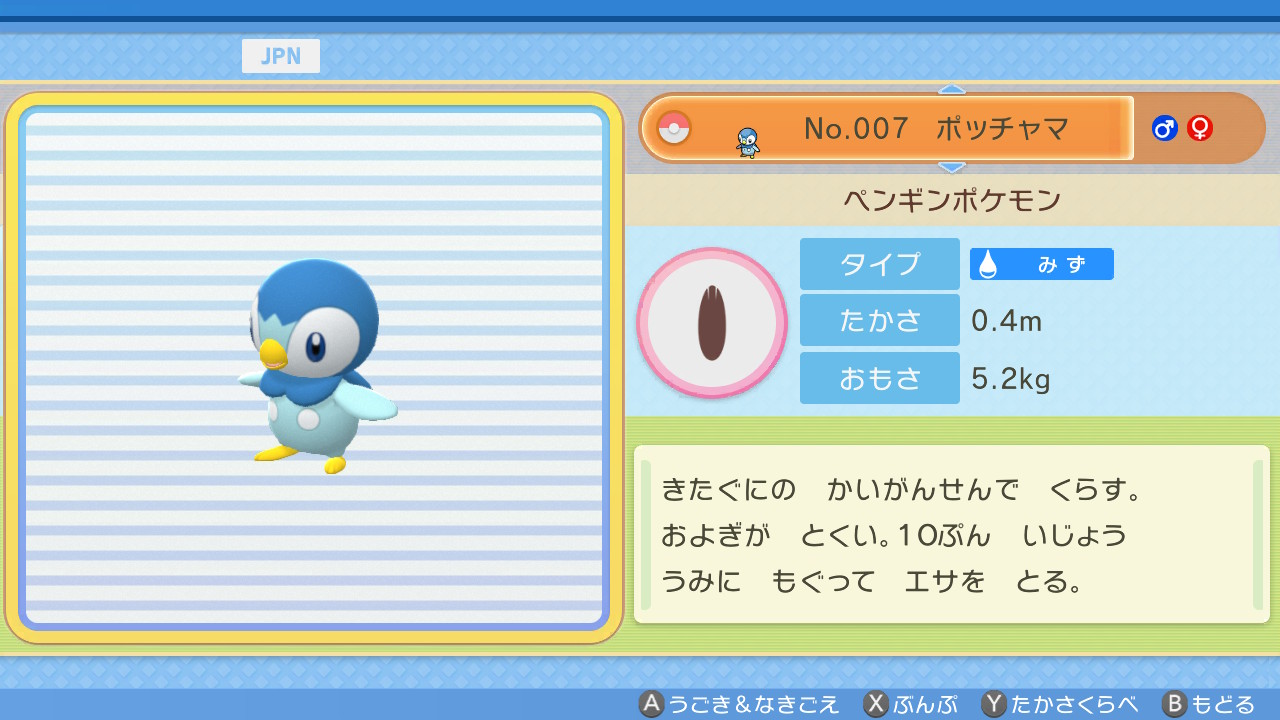Click the みず type badge
Viewport: 1280px width, 720px height.
[x=1041, y=264]
